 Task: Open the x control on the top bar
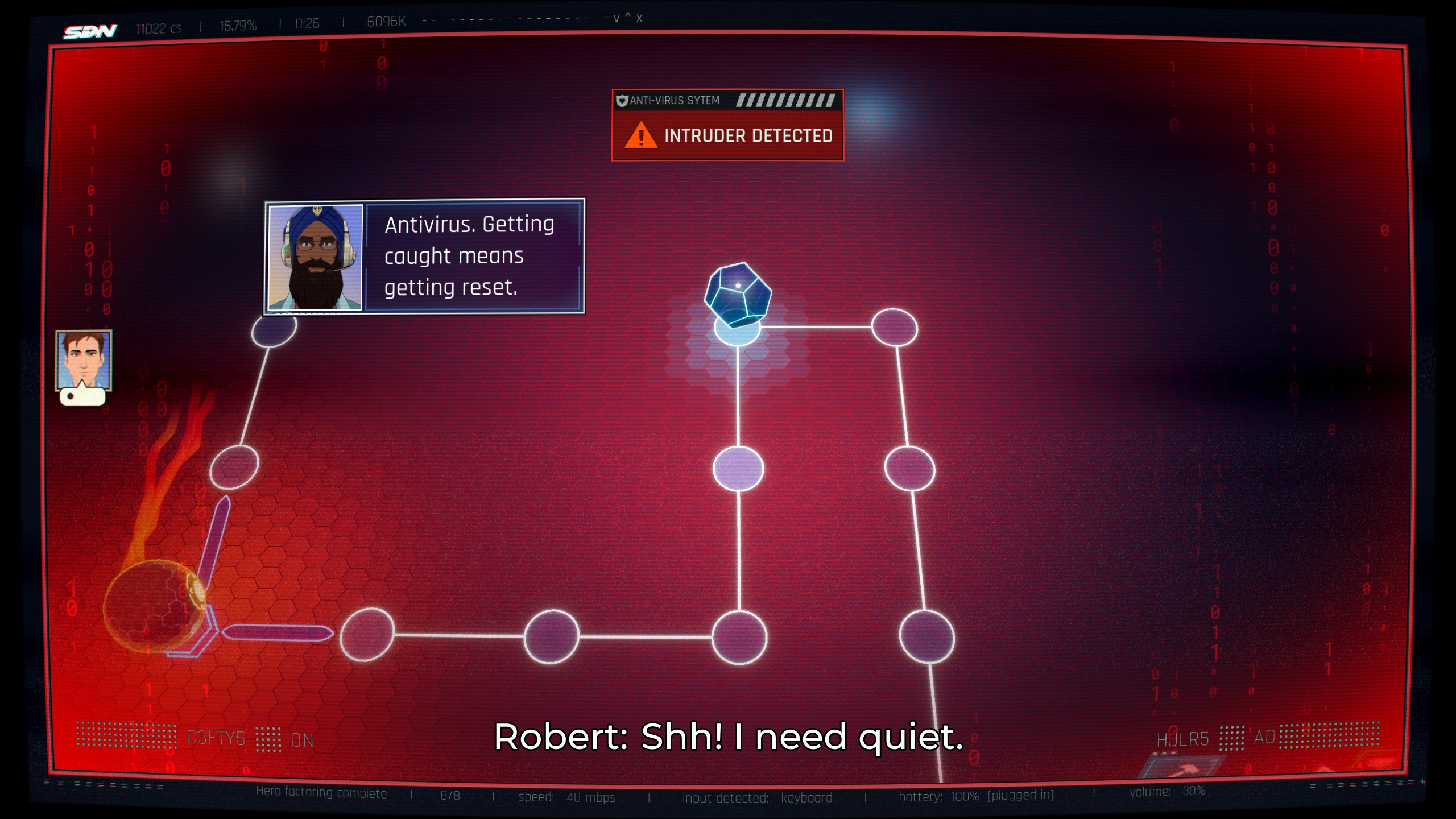pyautogui.click(x=639, y=19)
